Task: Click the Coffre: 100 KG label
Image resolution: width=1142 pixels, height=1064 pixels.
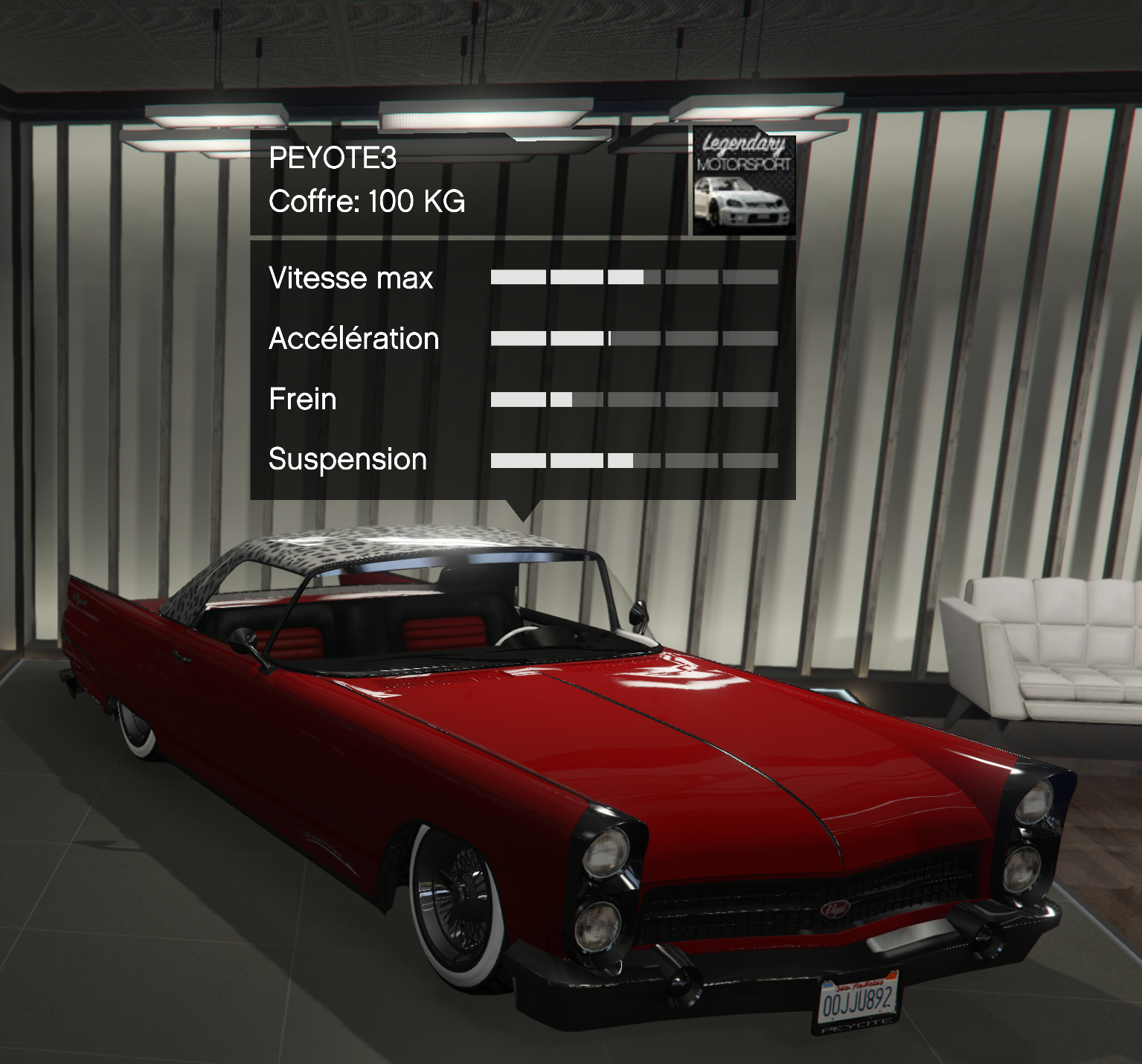Action: [366, 200]
